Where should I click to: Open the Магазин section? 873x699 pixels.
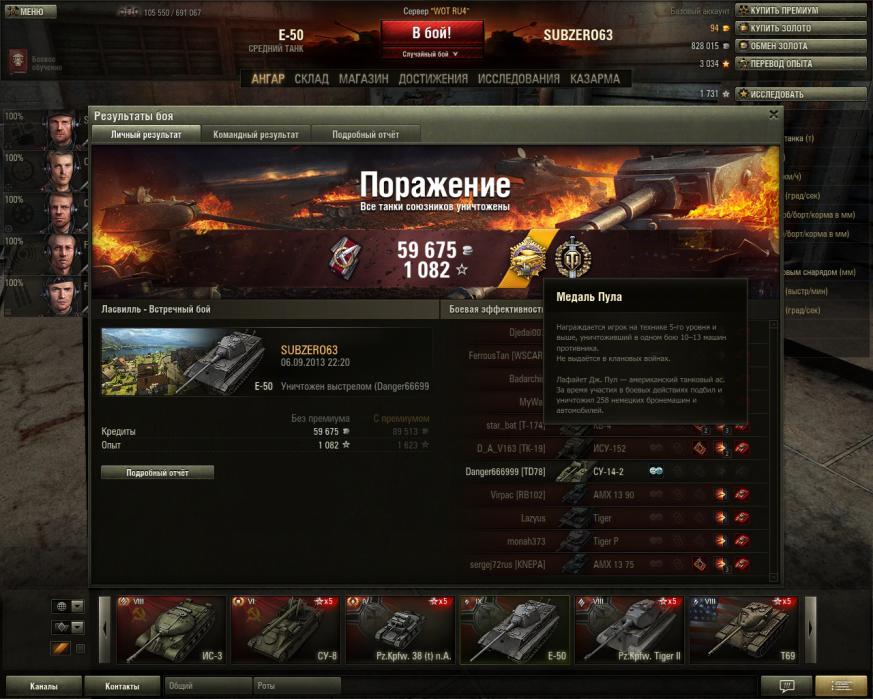pos(364,78)
